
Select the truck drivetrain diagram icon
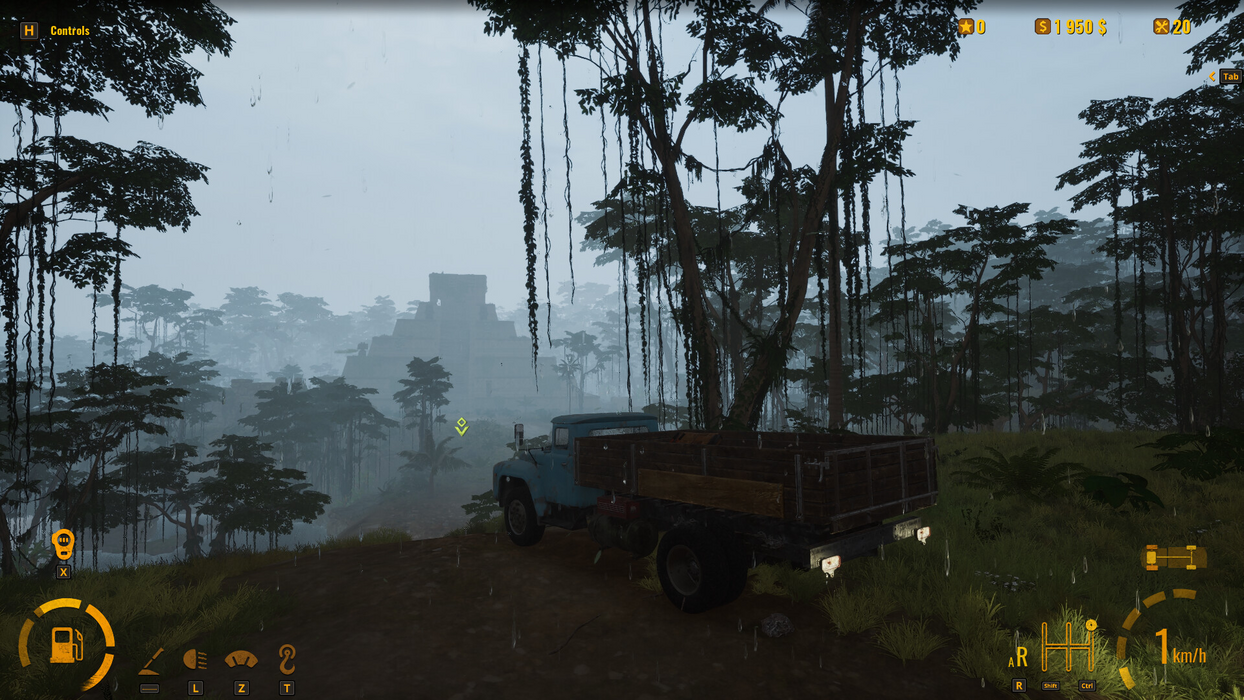tap(1173, 558)
